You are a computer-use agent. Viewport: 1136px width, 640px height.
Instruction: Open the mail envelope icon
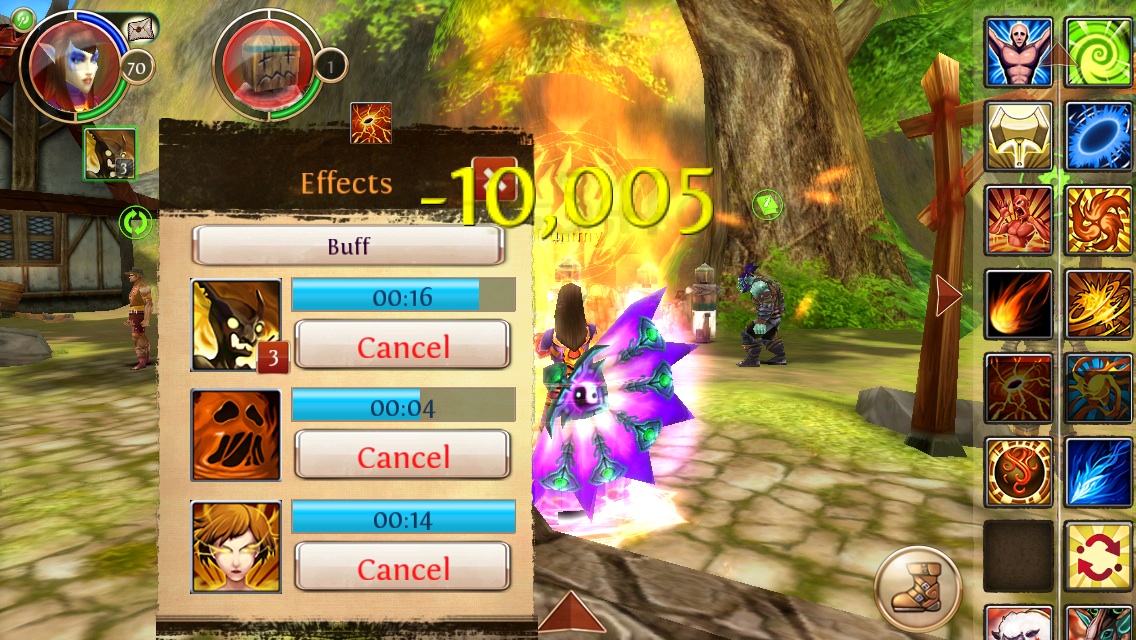click(x=142, y=28)
